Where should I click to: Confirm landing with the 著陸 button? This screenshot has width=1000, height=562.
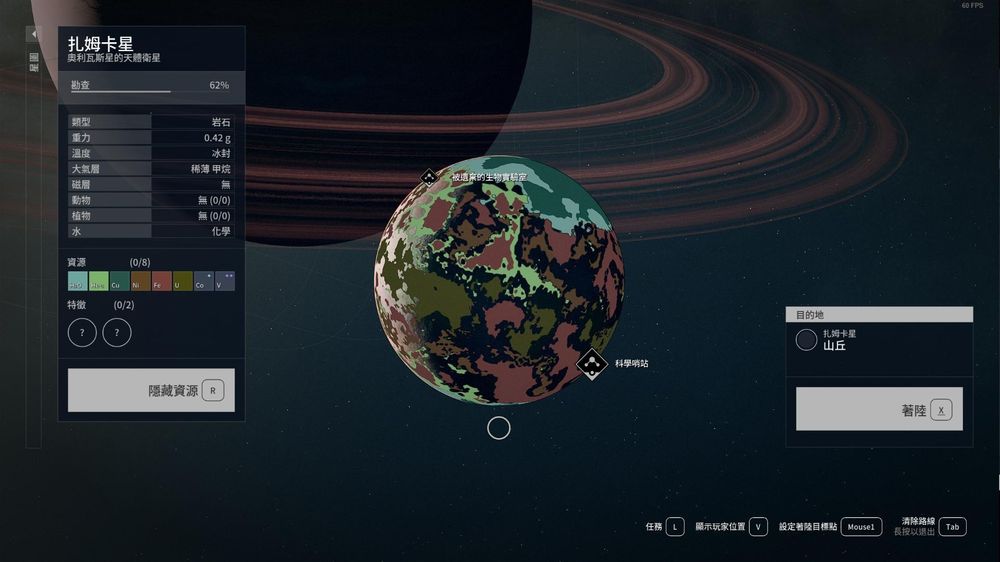pos(879,409)
